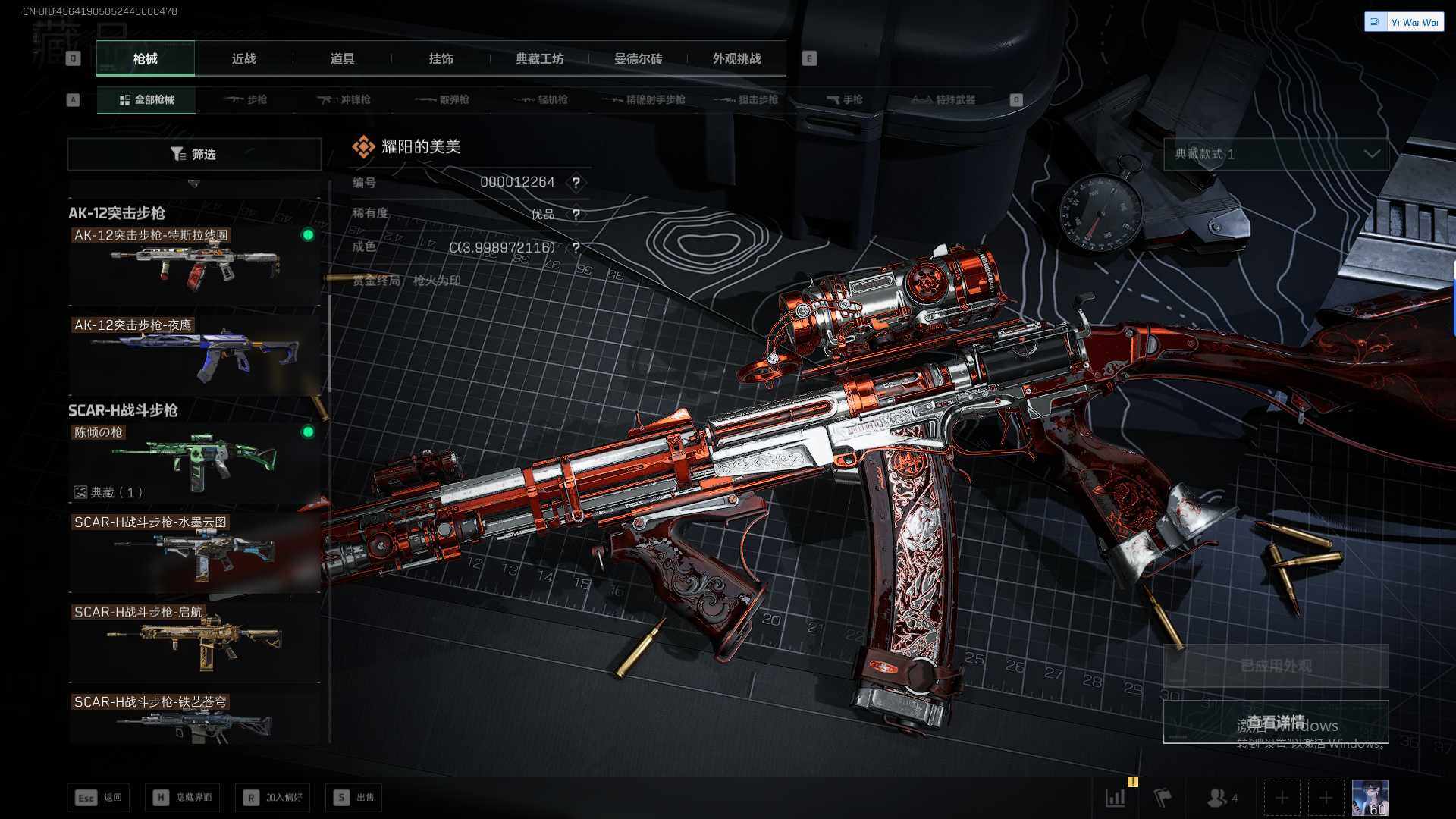Screen dimensions: 1456x819
Task: Switch to the 曼德尔砖 tab
Action: (x=638, y=58)
